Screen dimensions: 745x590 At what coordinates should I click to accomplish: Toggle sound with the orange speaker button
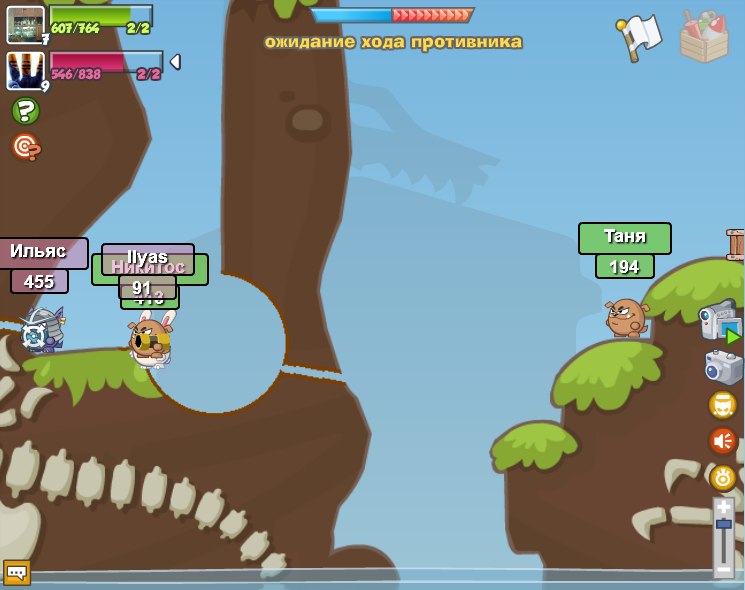coord(722,441)
